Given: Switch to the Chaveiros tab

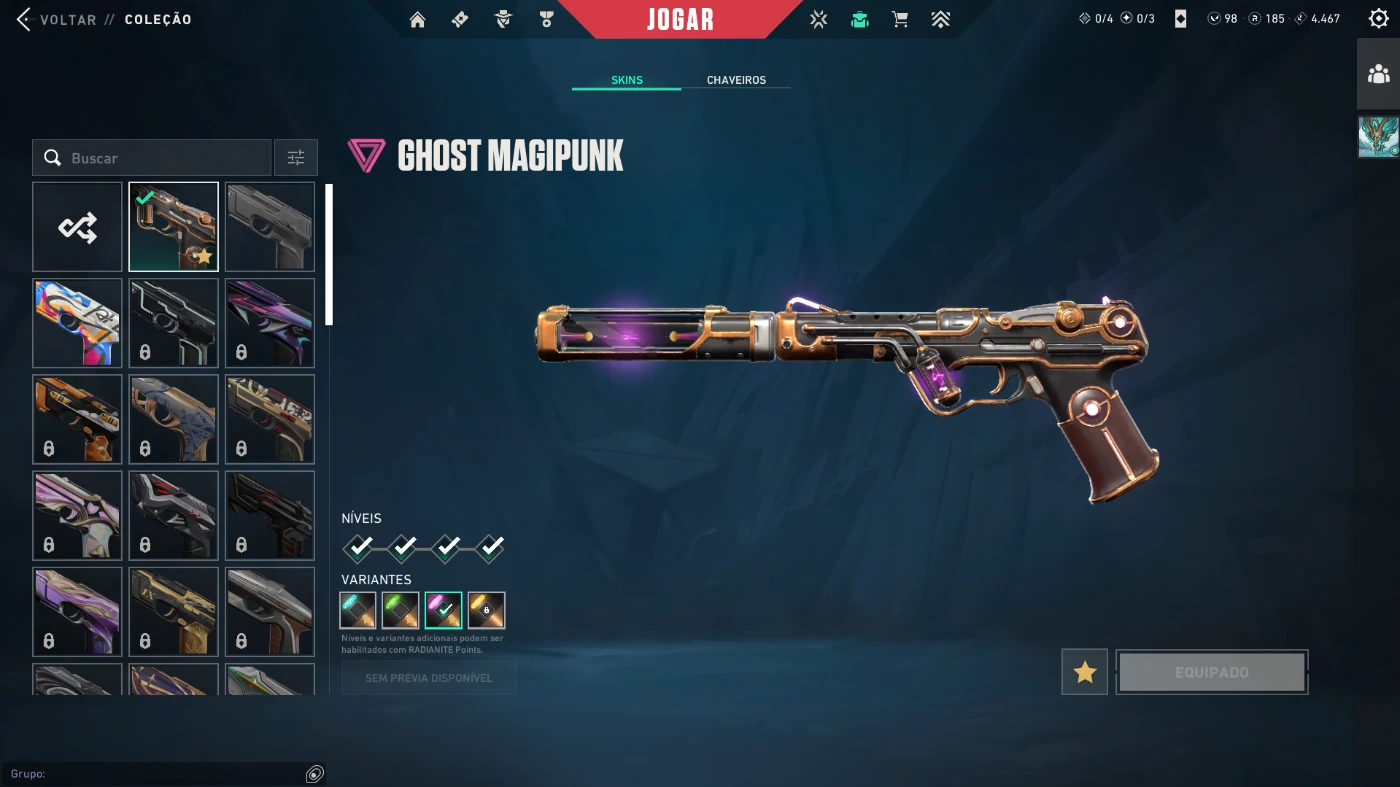Looking at the screenshot, I should [736, 80].
